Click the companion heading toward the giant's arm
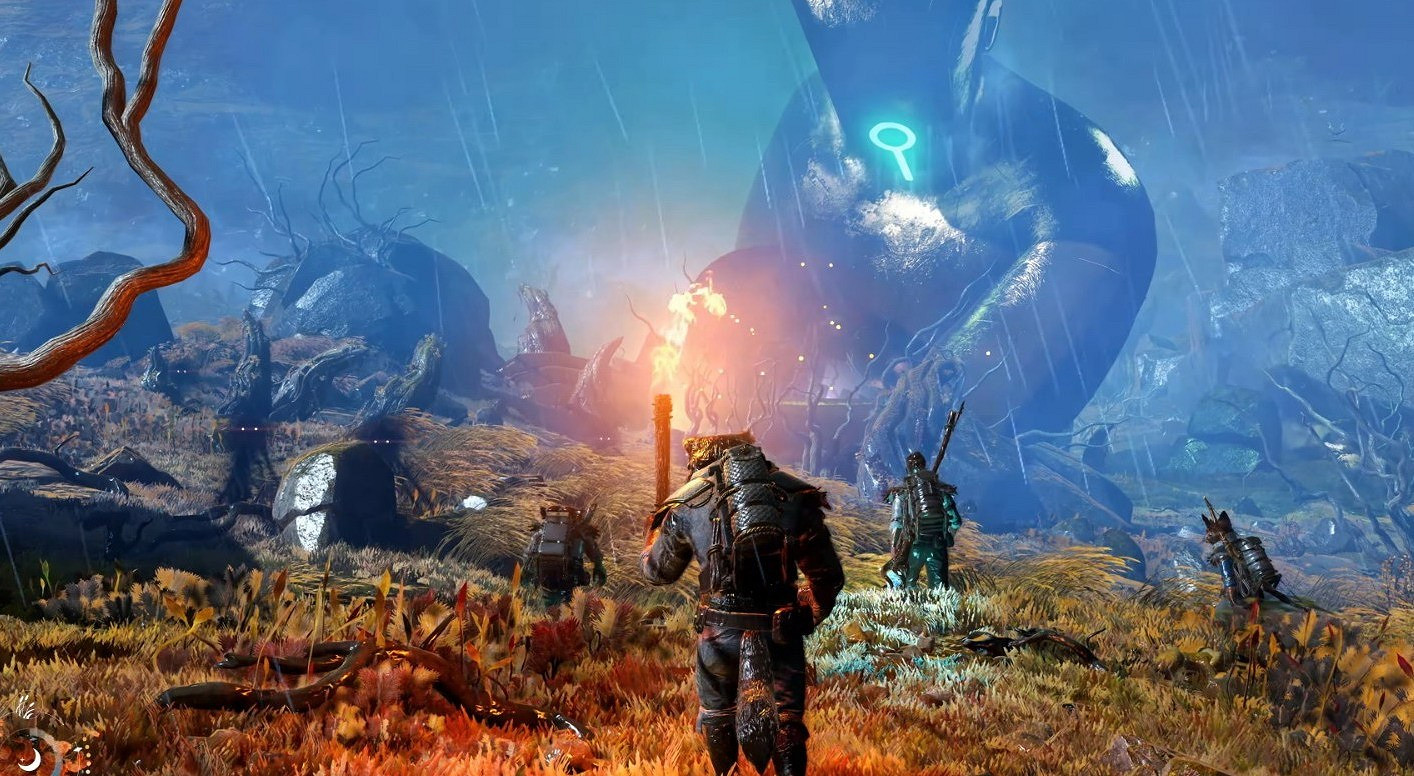The image size is (1414, 776). (x=925, y=520)
